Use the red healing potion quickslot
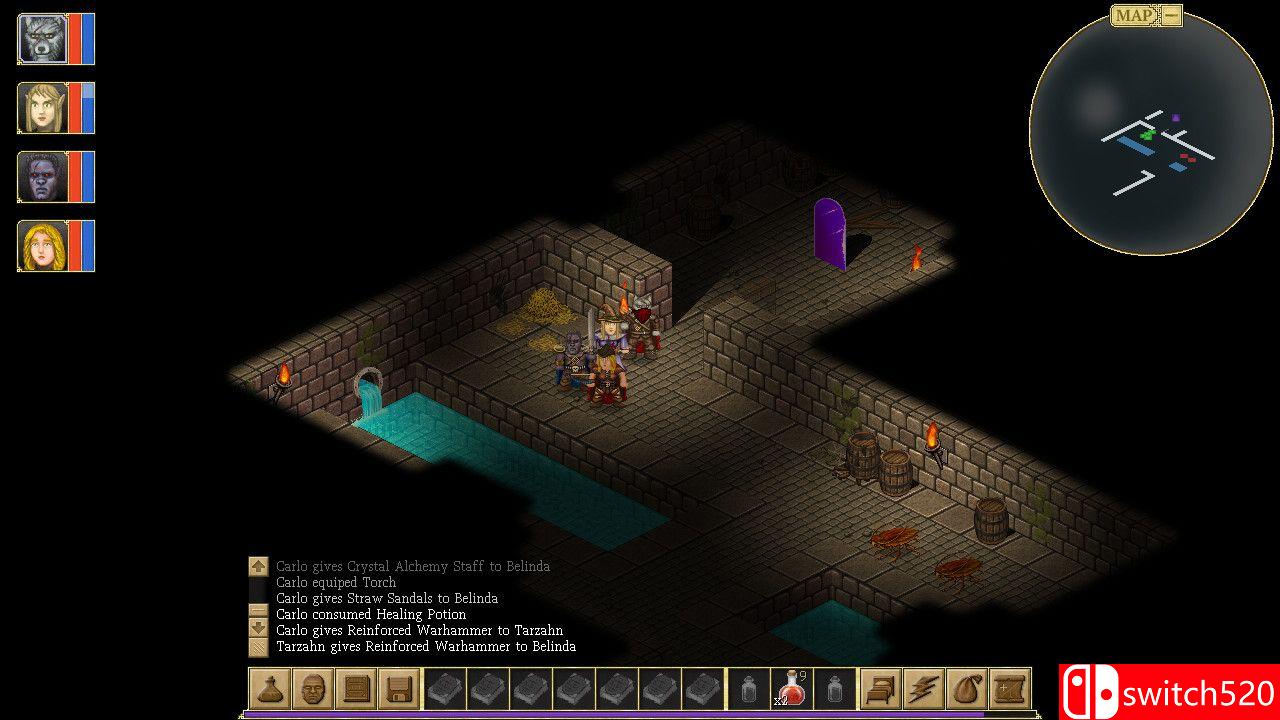This screenshot has width=1280, height=720. (792, 689)
